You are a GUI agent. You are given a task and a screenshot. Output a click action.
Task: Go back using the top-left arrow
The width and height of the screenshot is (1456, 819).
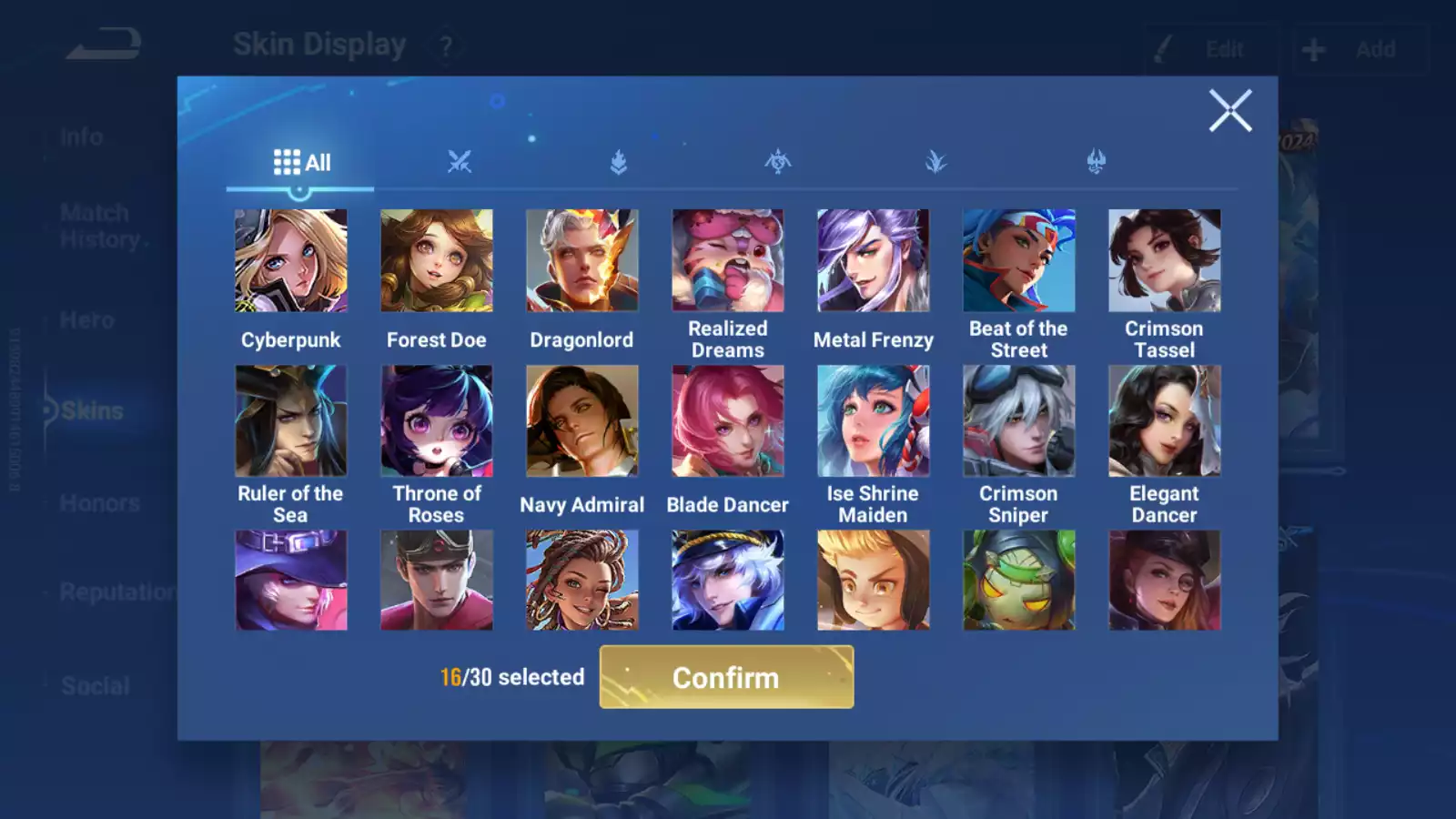pos(104,44)
